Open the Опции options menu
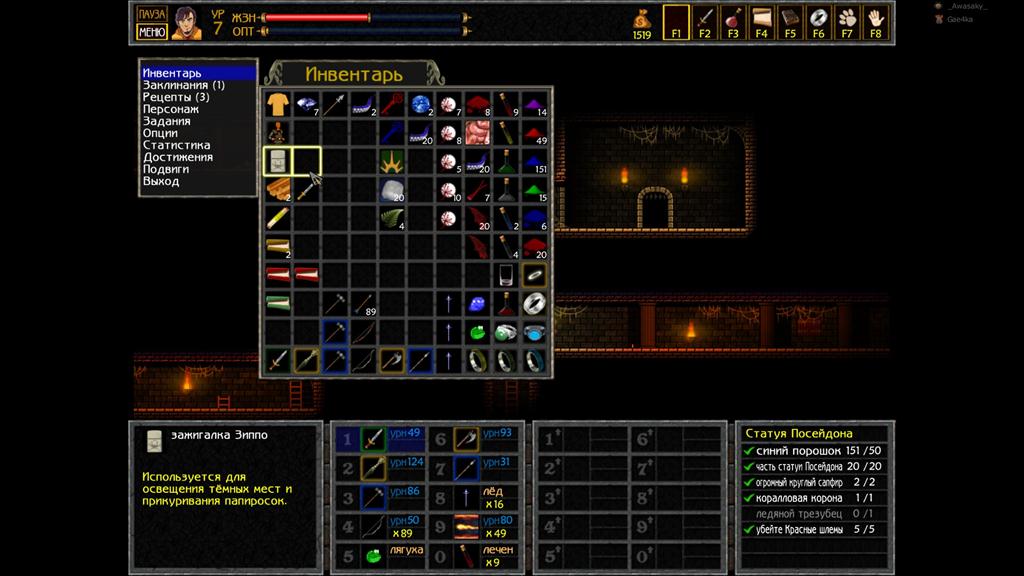Screen dimensions: 1024x576 tap(160, 133)
